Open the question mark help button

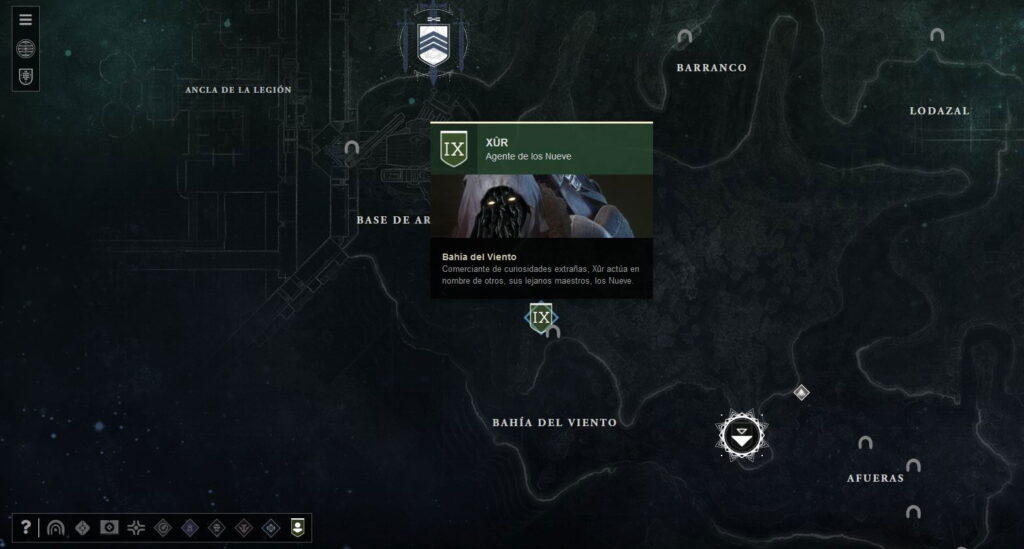tap(26, 527)
